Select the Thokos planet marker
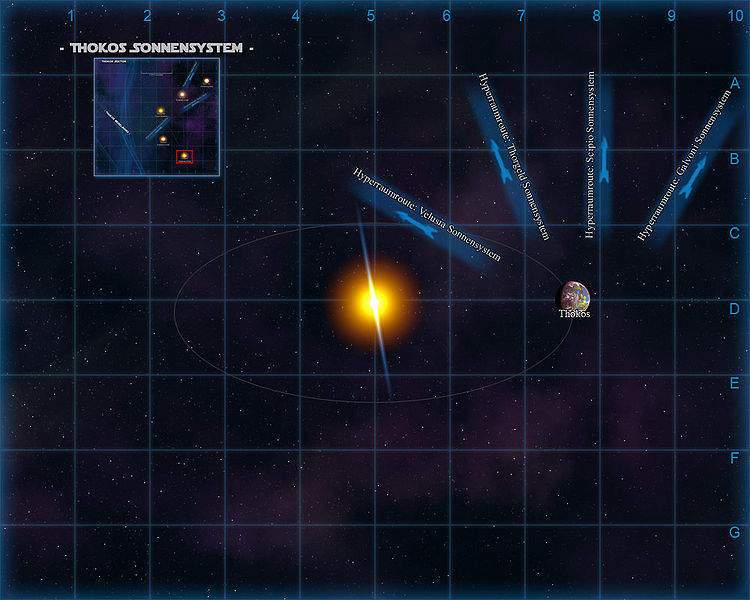The width and height of the screenshot is (750, 600). [574, 295]
